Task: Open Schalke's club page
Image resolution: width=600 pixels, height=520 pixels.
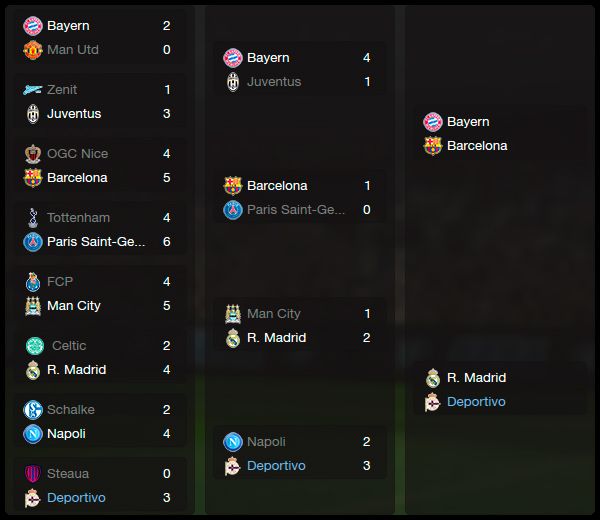Action: tap(70, 410)
